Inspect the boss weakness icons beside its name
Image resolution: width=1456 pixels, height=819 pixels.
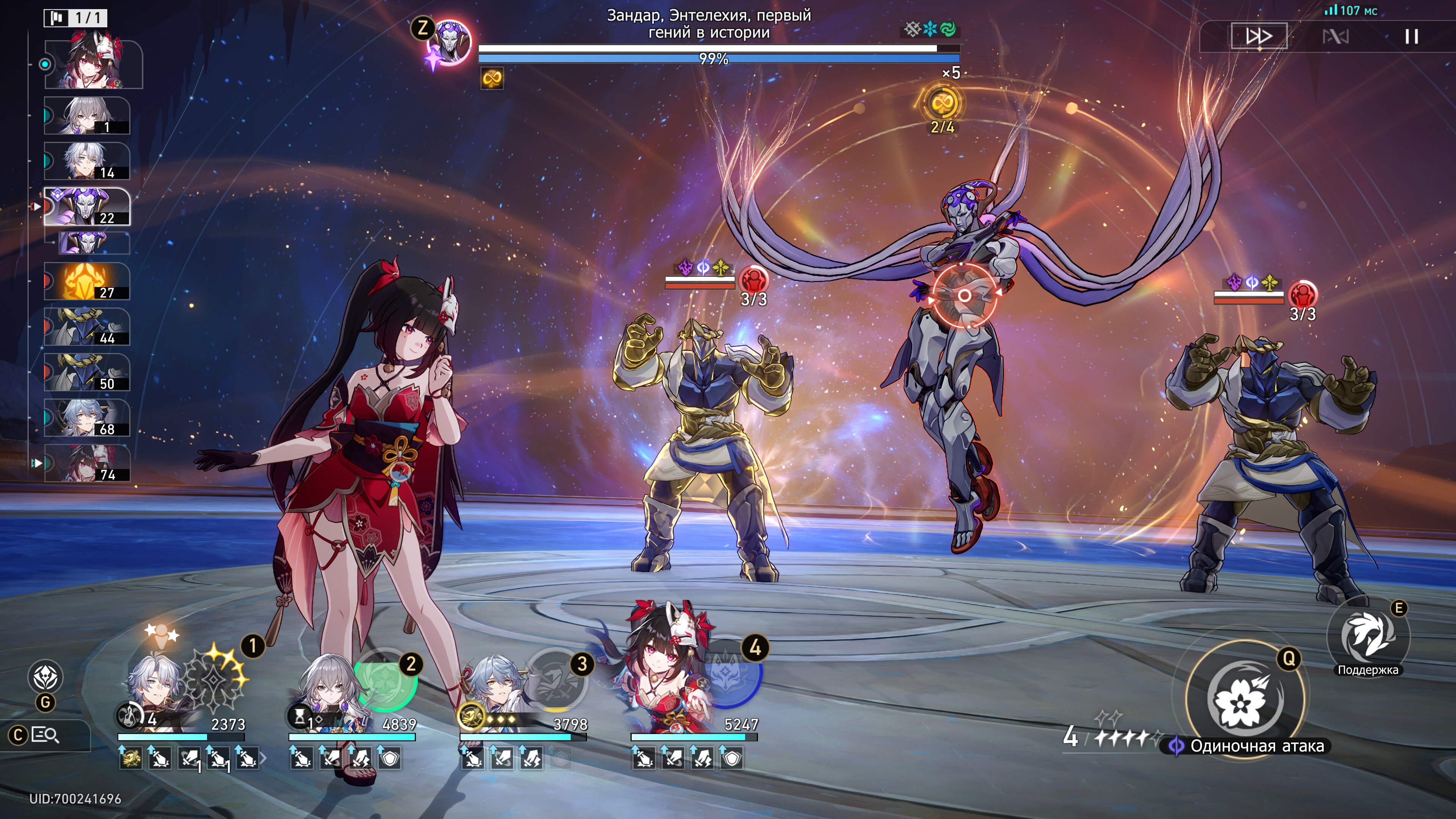tap(930, 30)
